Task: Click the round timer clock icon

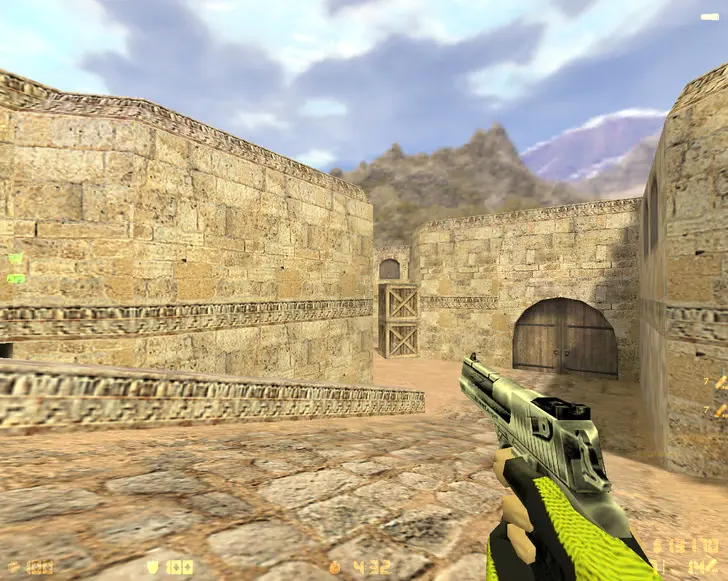Action: [x=334, y=567]
